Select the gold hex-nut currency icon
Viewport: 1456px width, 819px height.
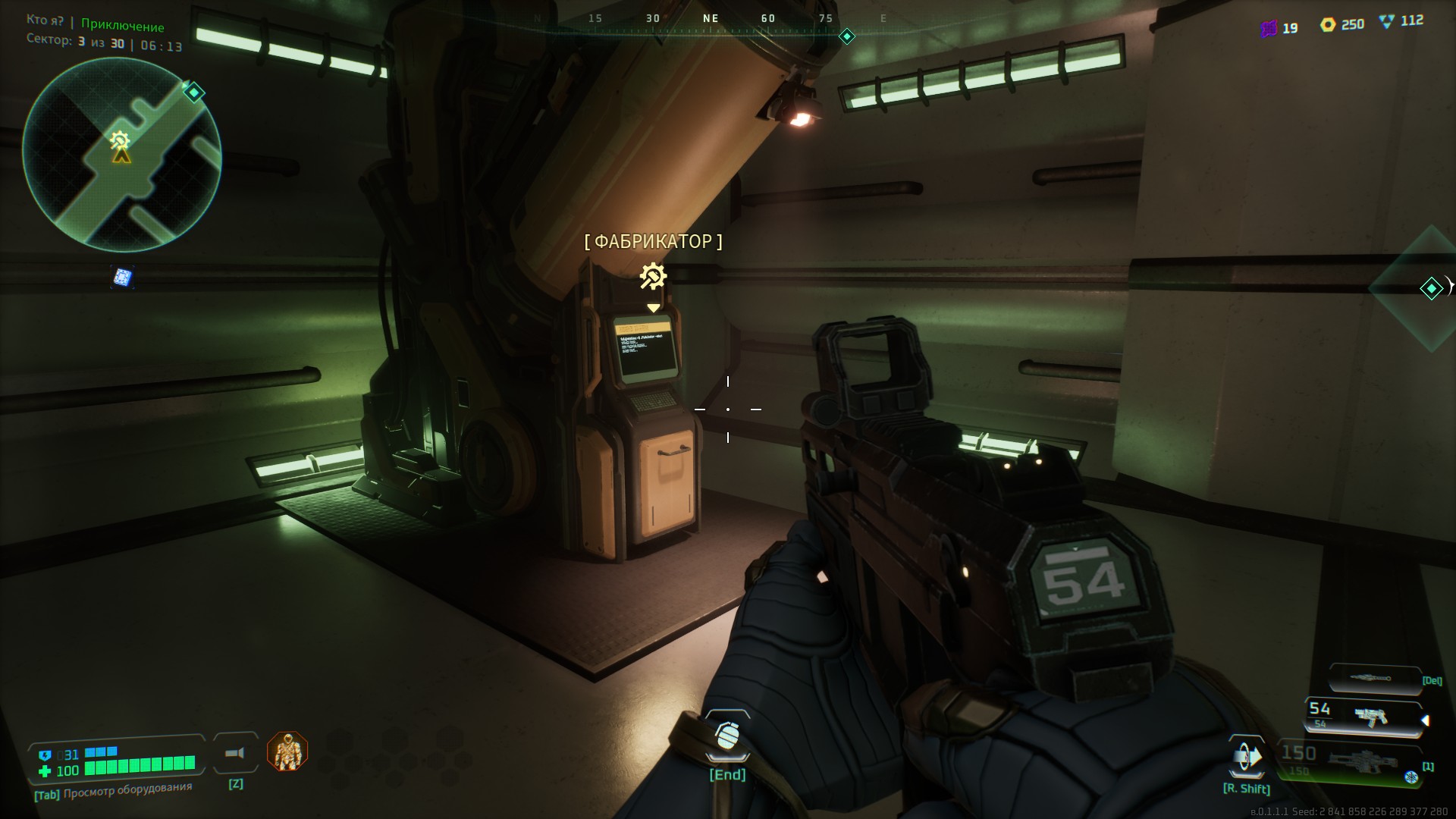pos(1327,25)
